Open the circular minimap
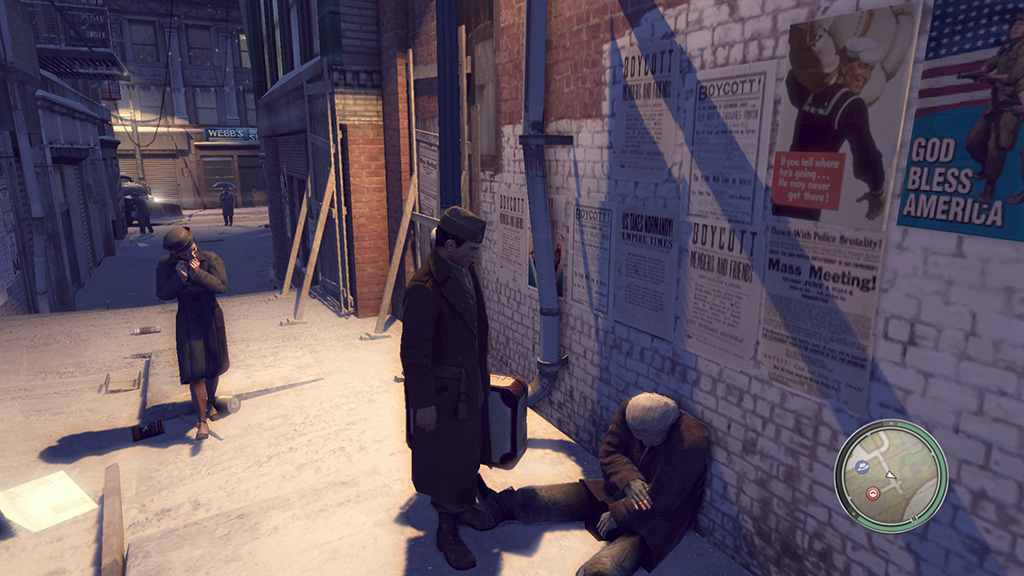This screenshot has height=576, width=1024. 890,476
